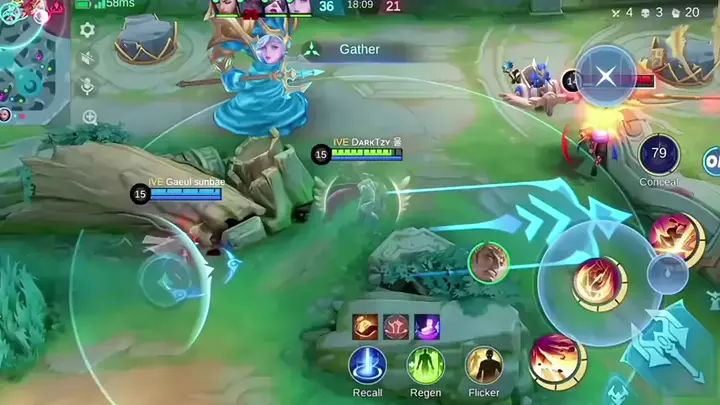The image size is (720, 405).
Task: Select the hero portrait target lock icon
Action: tap(488, 262)
